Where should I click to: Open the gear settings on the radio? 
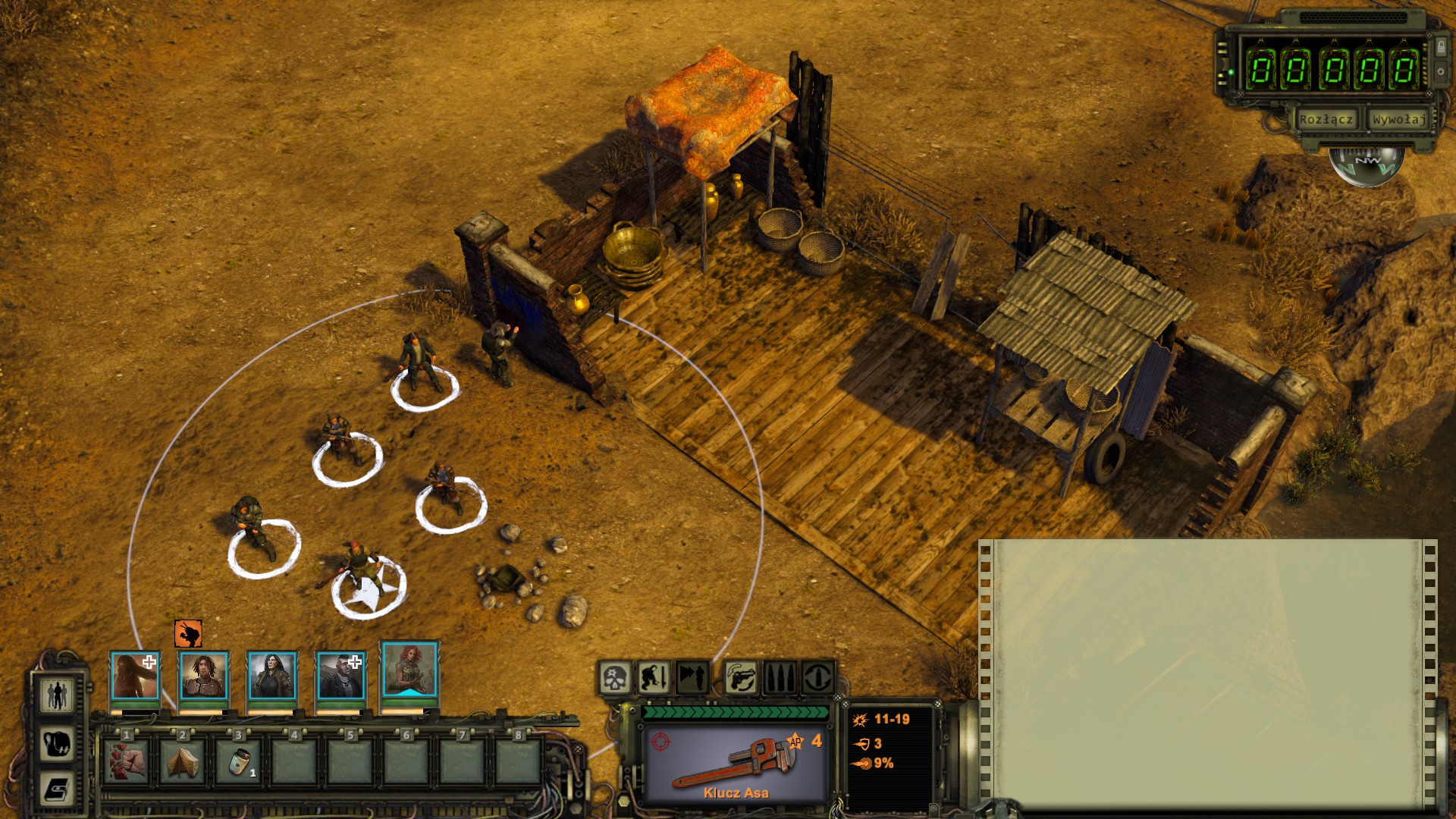pyautogui.click(x=1441, y=72)
